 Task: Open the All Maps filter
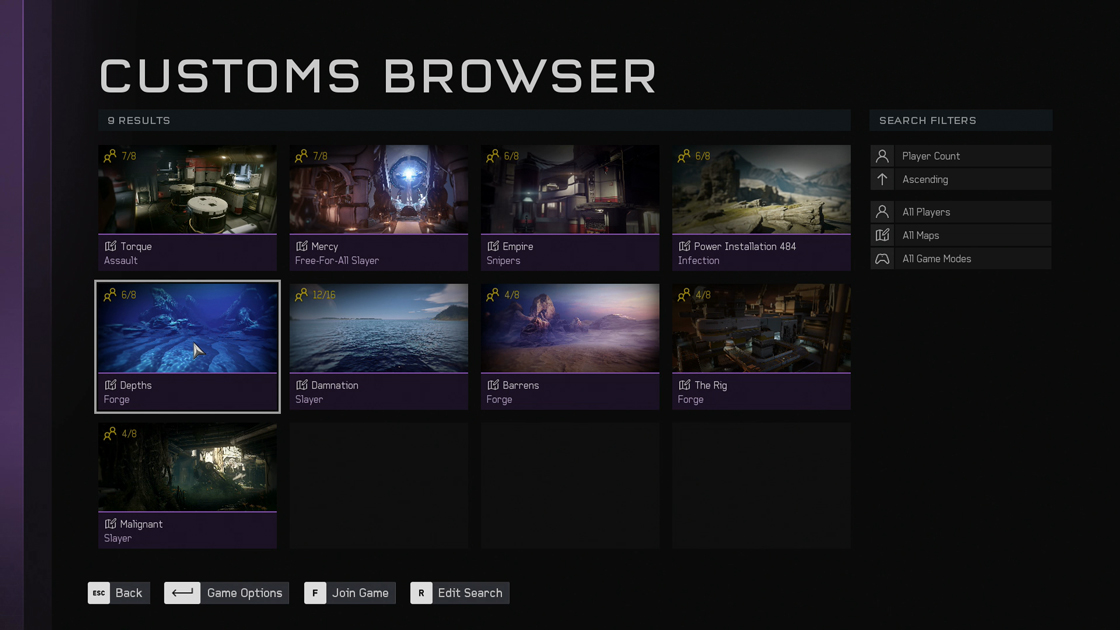[x=960, y=236]
